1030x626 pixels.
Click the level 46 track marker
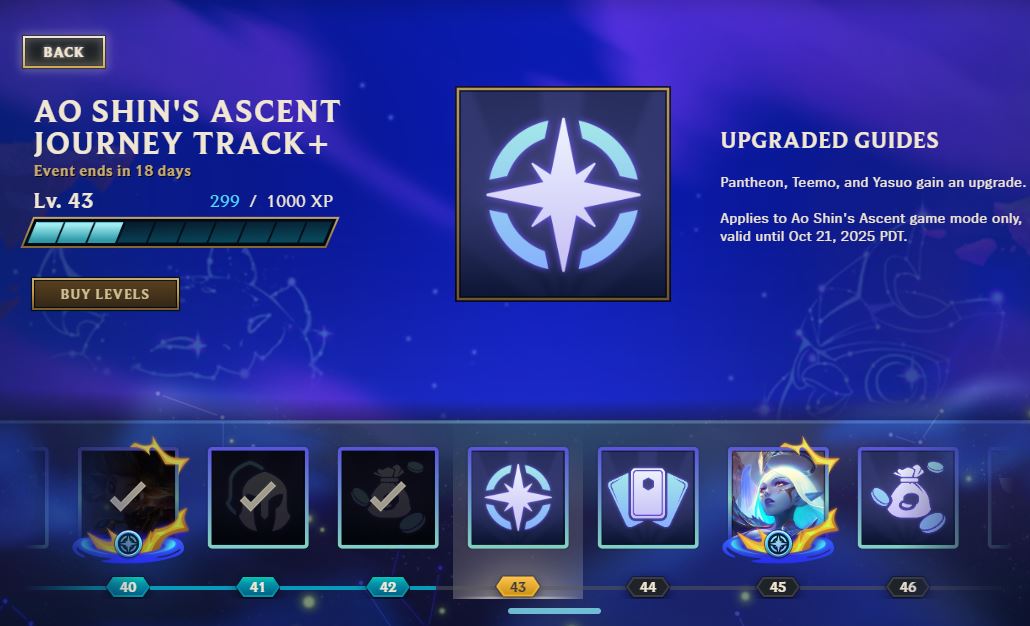(x=908, y=587)
